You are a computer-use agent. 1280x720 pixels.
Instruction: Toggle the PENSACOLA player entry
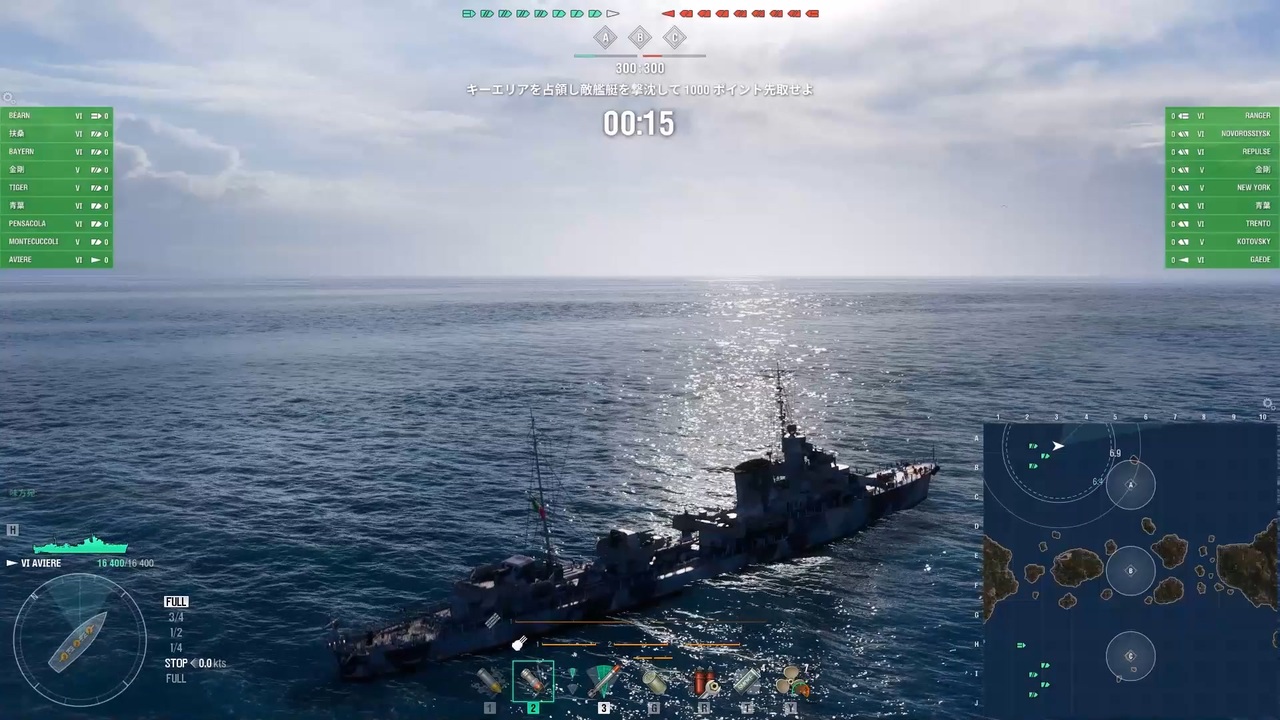click(x=55, y=223)
